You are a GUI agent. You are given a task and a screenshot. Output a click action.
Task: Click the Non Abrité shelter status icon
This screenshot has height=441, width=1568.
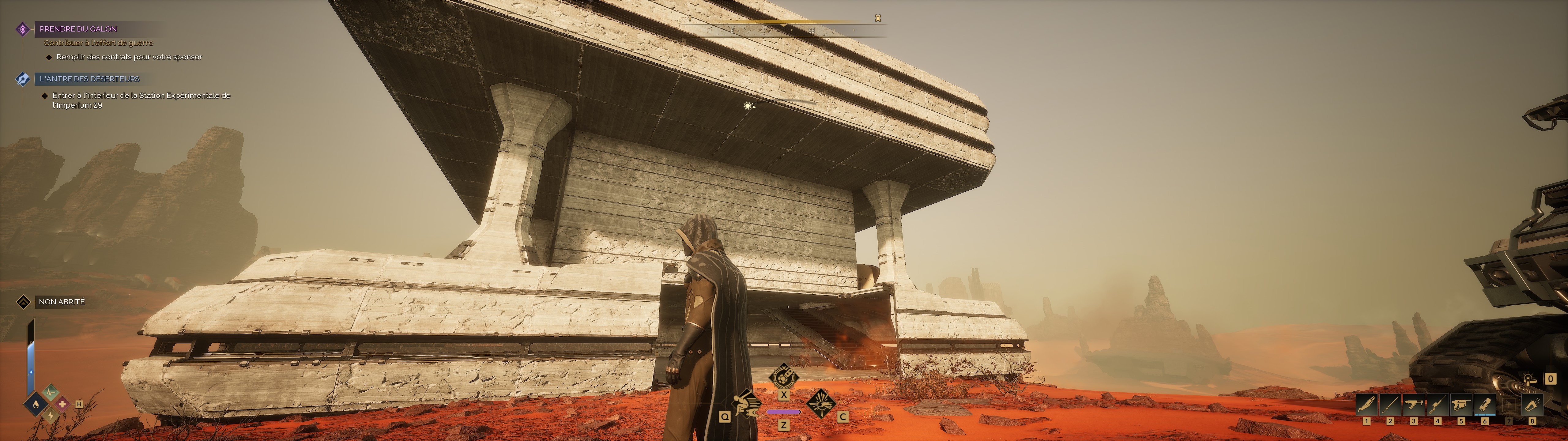click(23, 302)
